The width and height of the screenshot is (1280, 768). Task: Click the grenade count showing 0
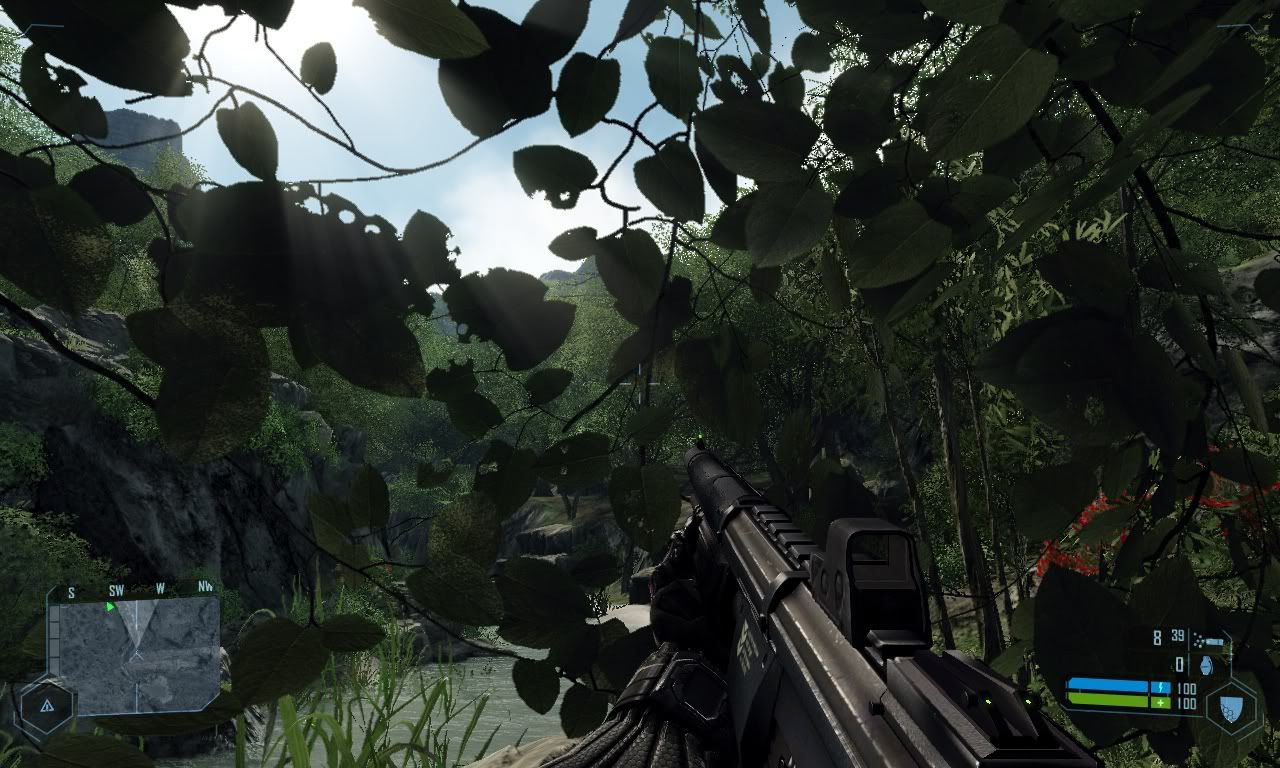(1179, 664)
